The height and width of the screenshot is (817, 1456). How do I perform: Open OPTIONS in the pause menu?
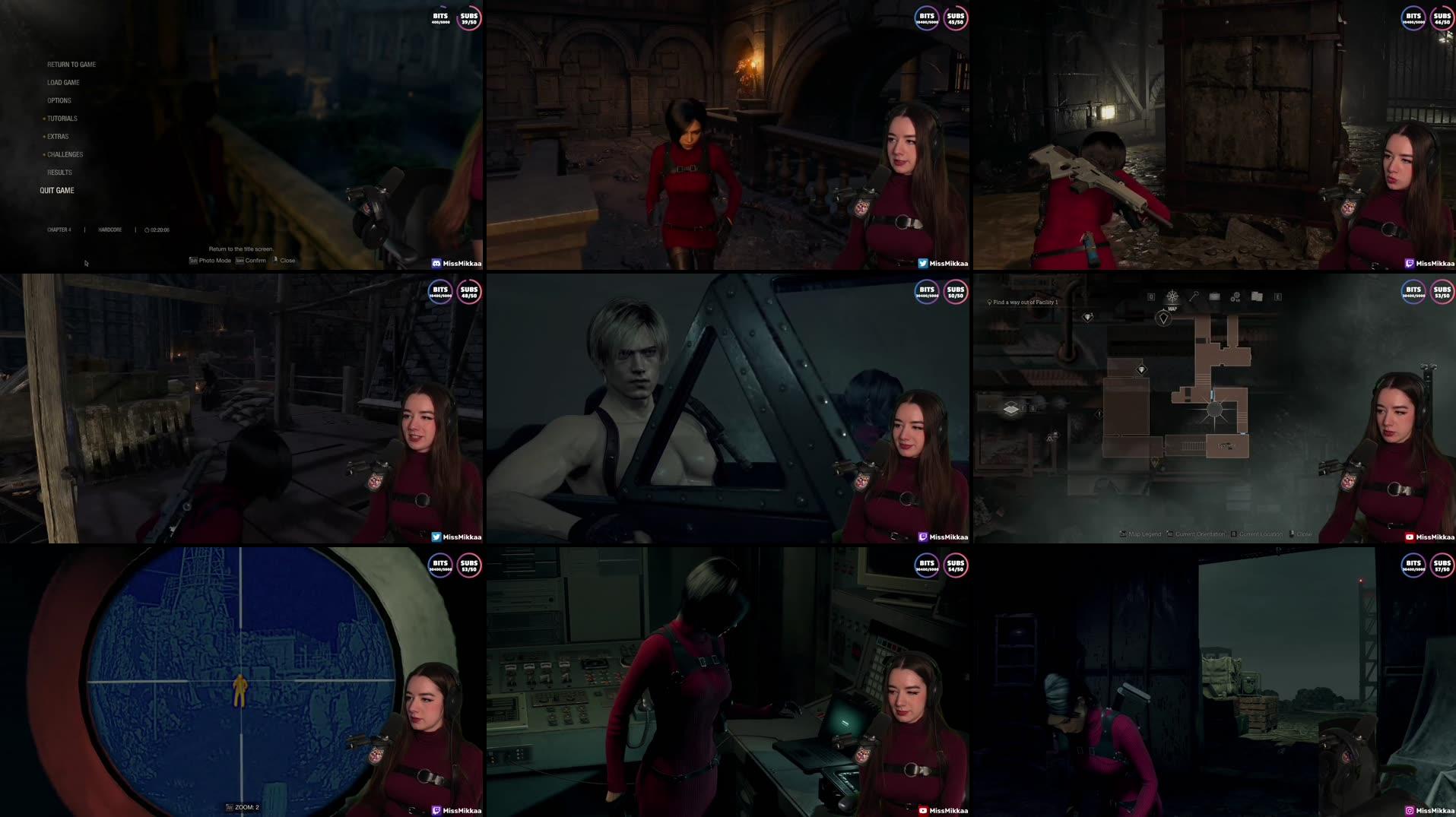pos(59,100)
